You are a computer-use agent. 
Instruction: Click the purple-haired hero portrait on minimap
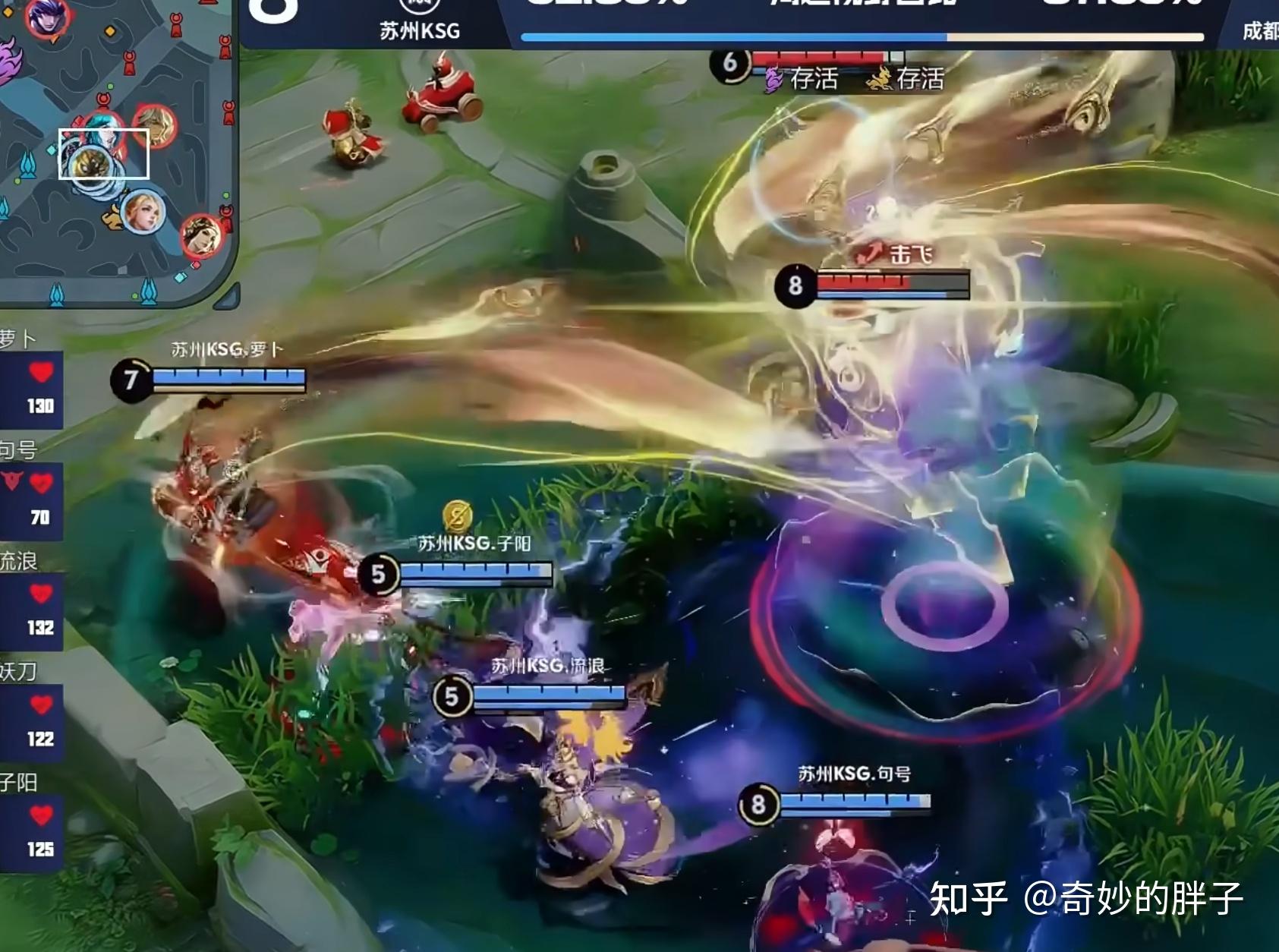coord(47,17)
